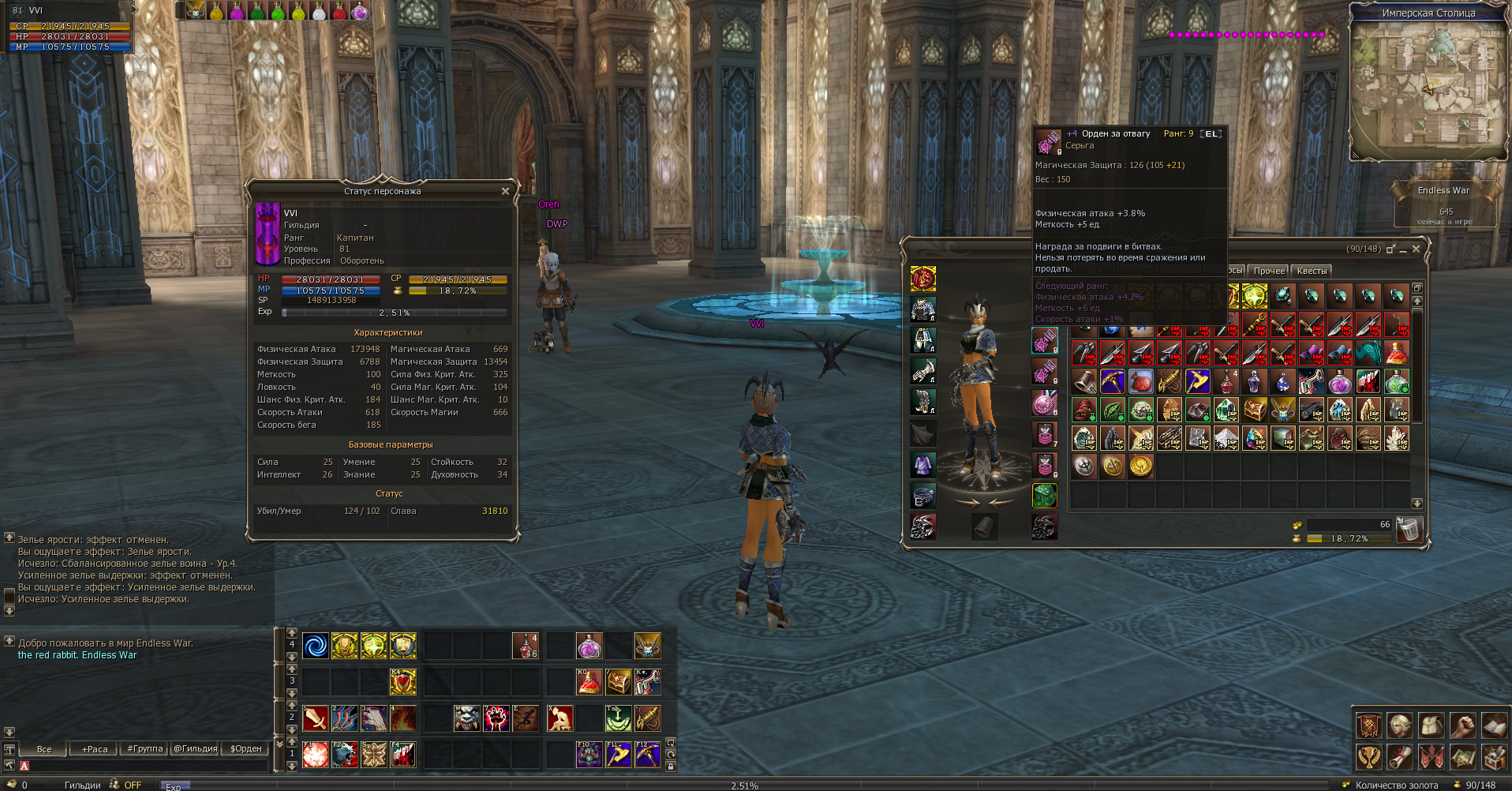The width and height of the screenshot is (1512, 791).
Task: Activate the blue spiral skill on hotbar
Action: 315,646
